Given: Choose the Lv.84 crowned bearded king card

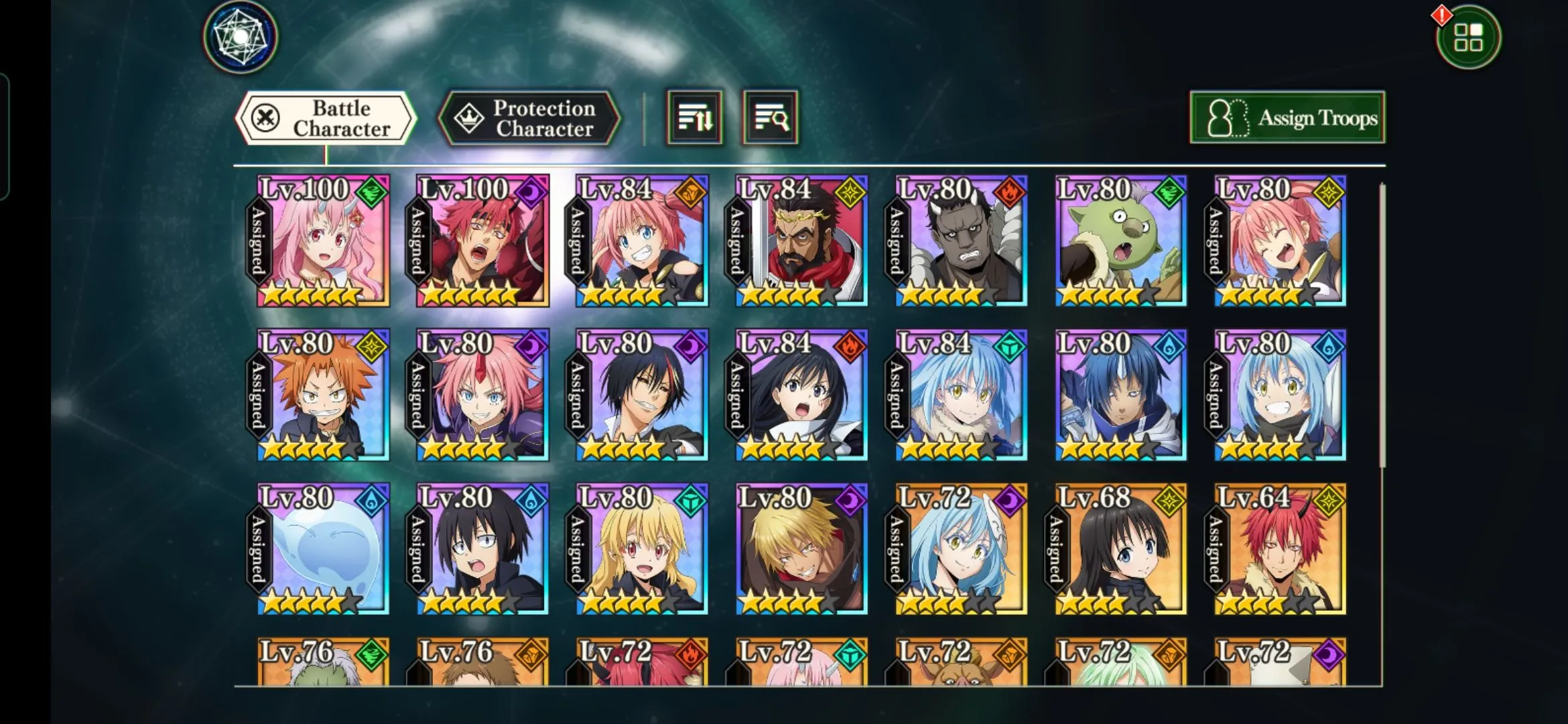Looking at the screenshot, I should [x=801, y=241].
